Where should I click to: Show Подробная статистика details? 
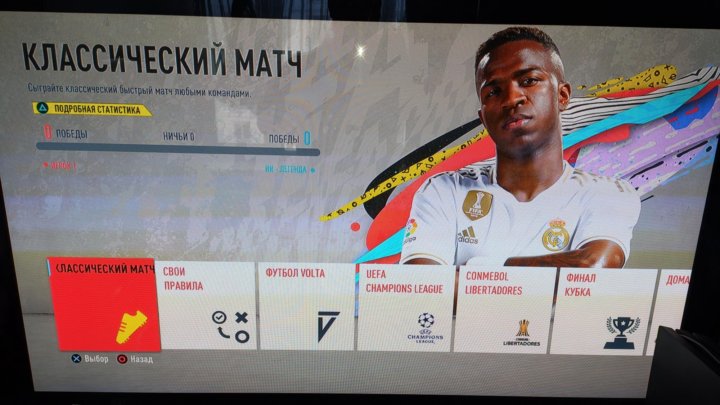93,109
